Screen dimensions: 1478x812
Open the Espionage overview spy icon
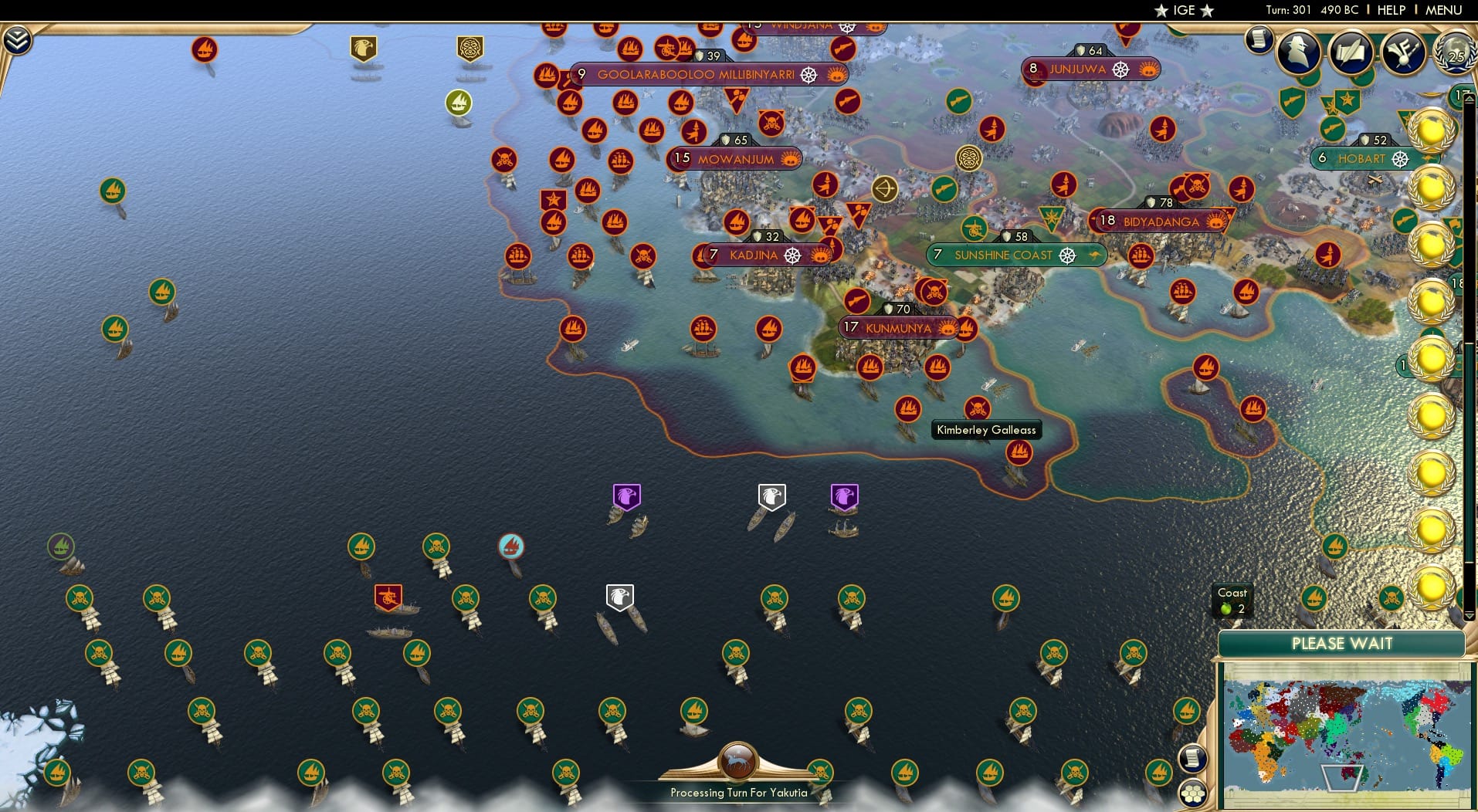point(1298,52)
